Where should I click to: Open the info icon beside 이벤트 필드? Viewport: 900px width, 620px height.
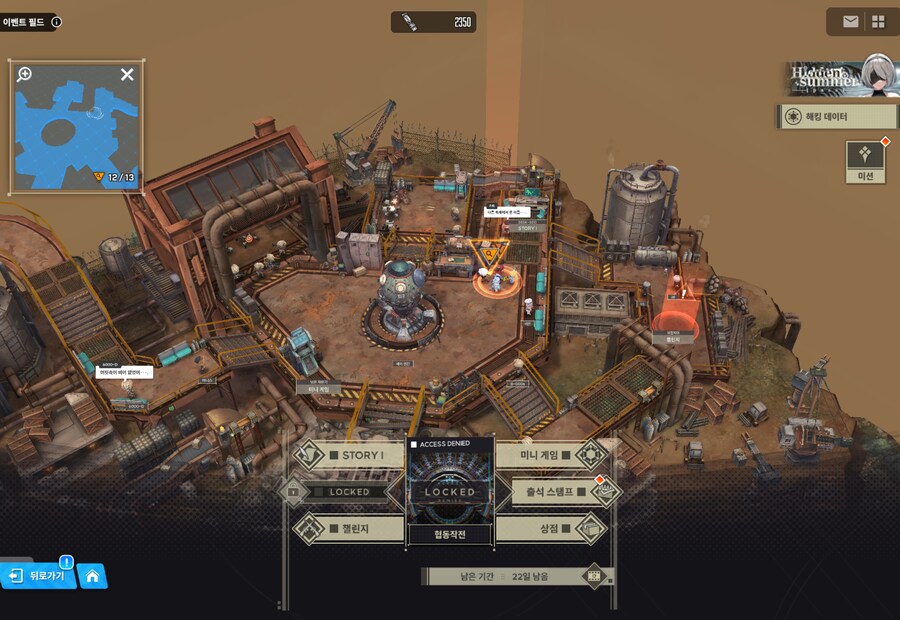point(56,21)
